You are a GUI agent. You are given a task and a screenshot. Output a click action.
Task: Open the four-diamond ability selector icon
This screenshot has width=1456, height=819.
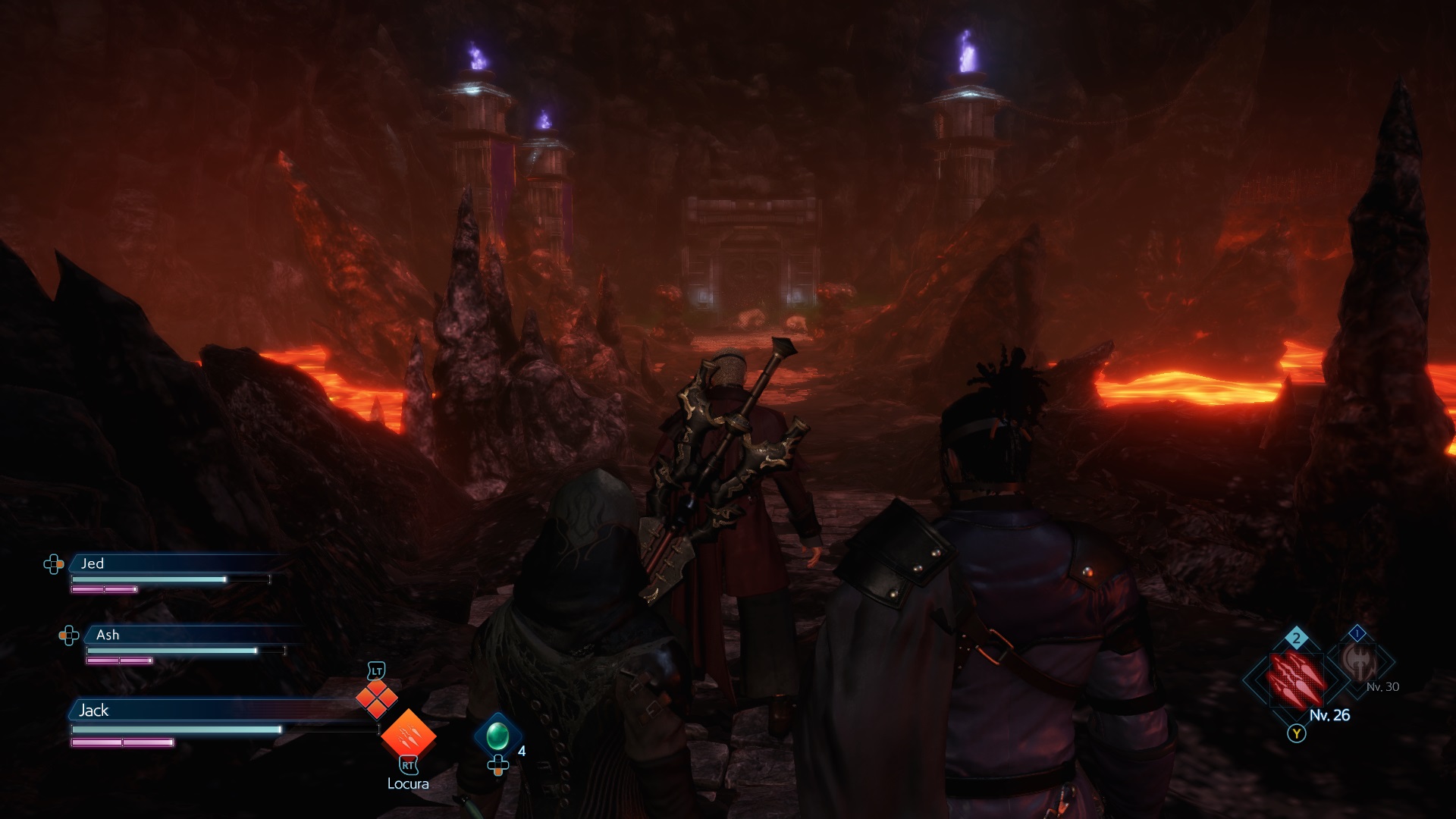point(377,698)
